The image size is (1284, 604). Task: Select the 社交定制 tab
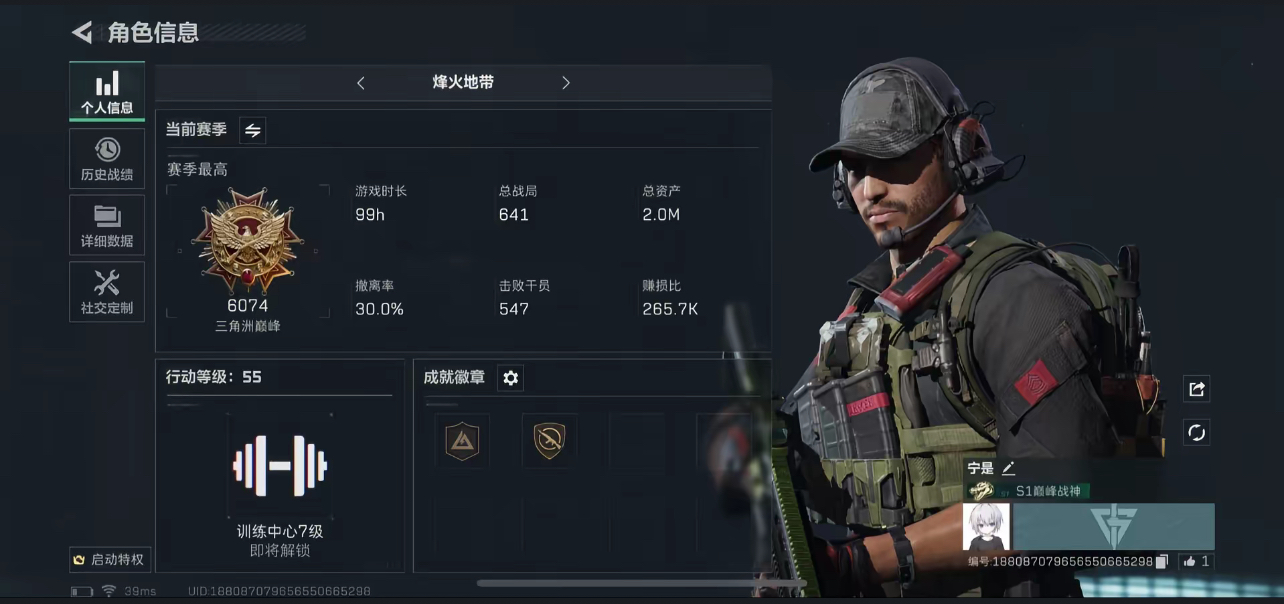point(107,292)
